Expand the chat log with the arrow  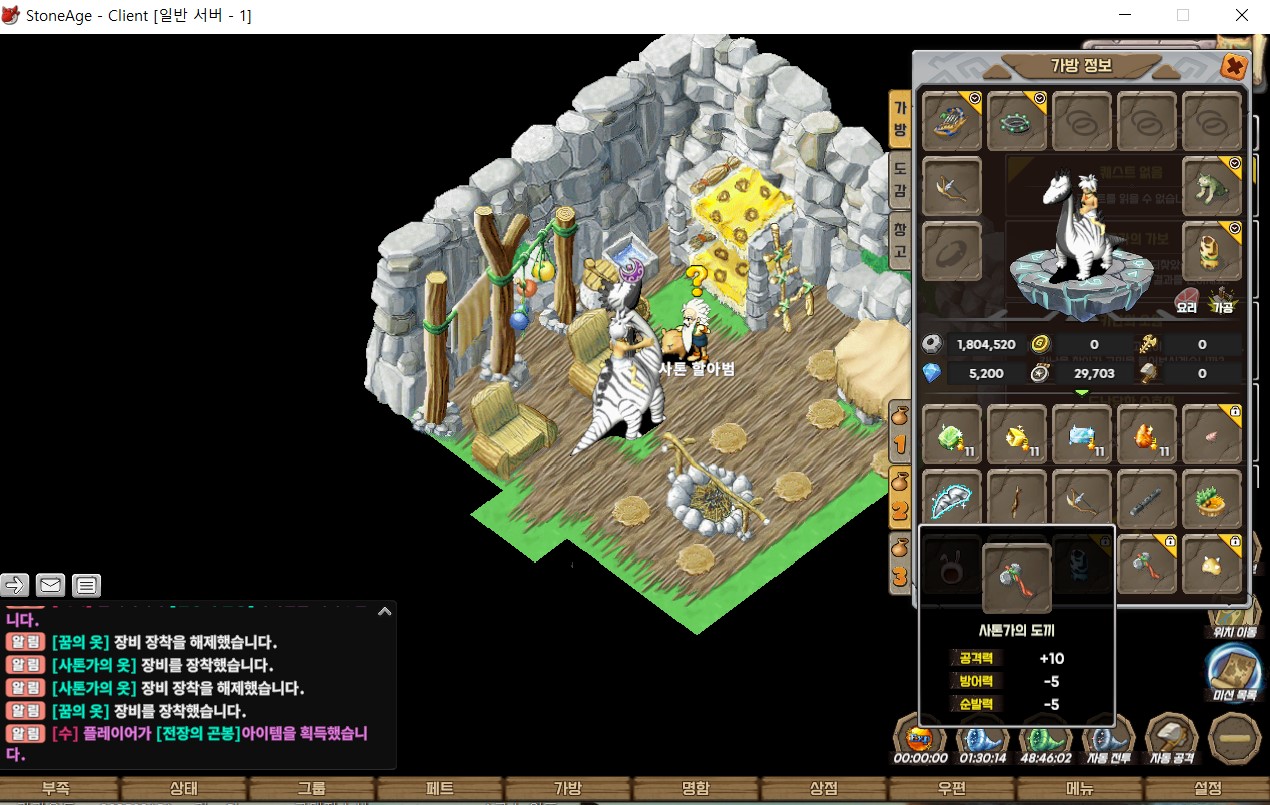coord(384,612)
